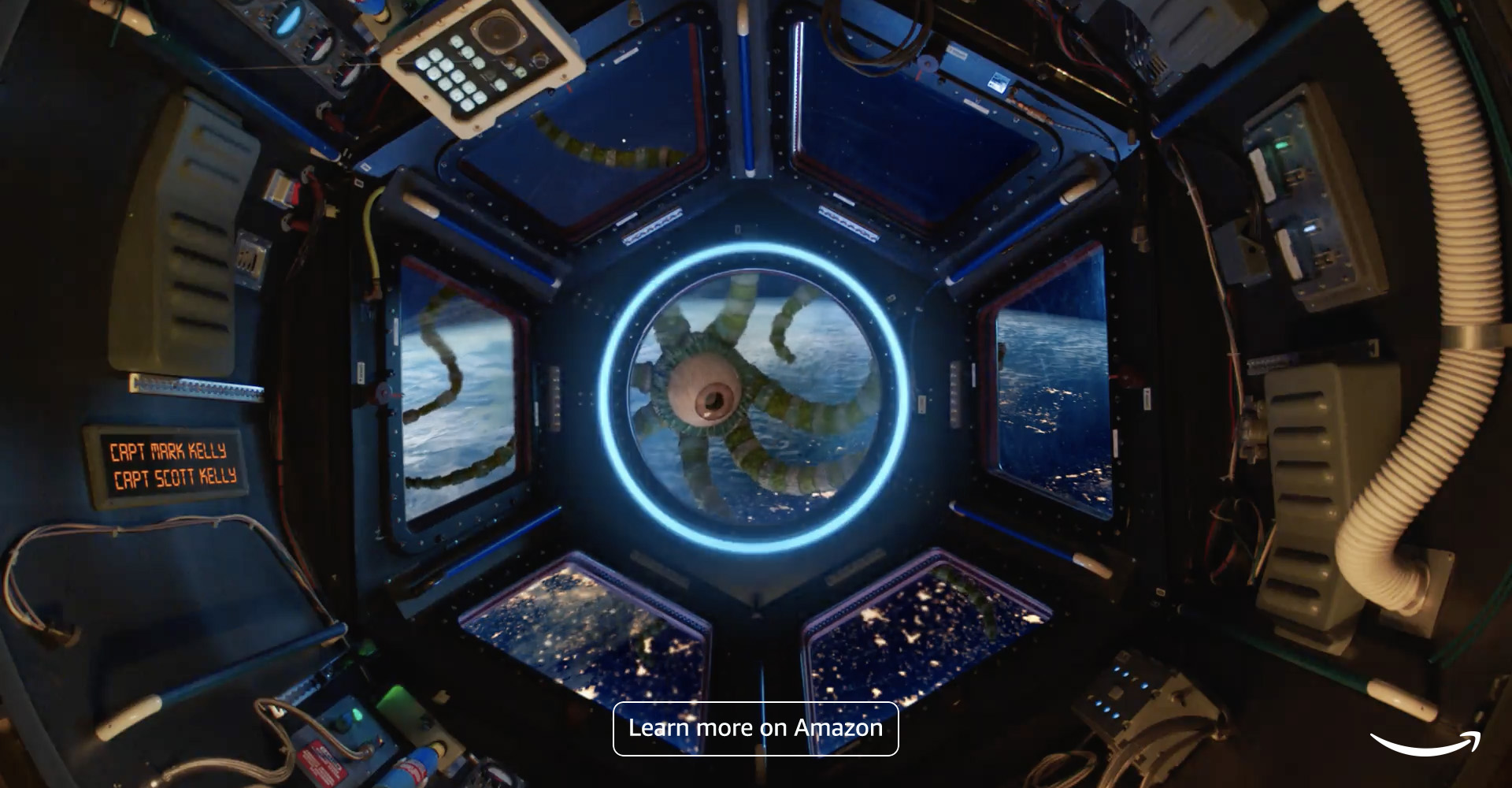Open the Amazon smile arrow logo

tap(1425, 743)
